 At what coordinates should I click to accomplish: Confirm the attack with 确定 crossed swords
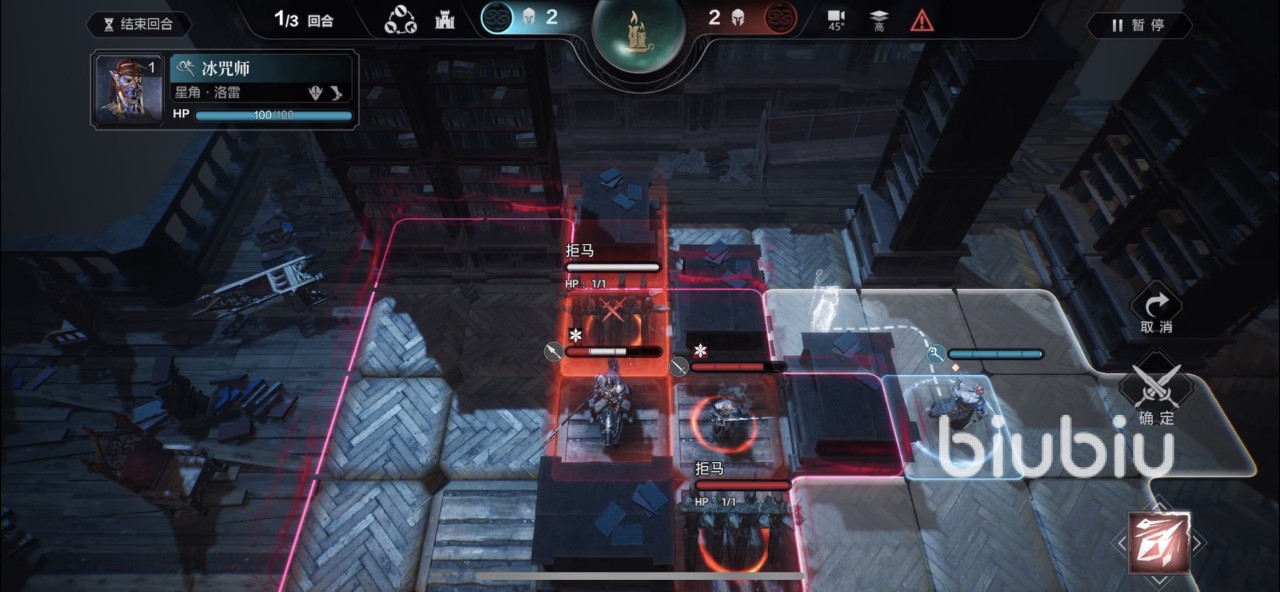pos(1155,392)
